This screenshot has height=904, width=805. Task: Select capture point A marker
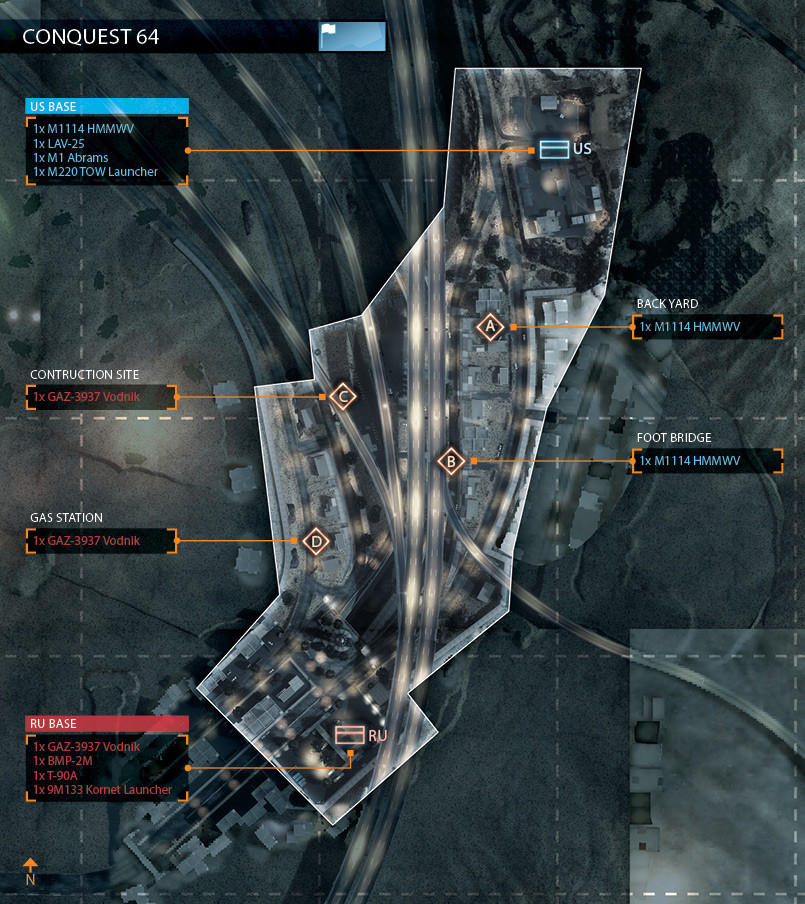pos(490,327)
